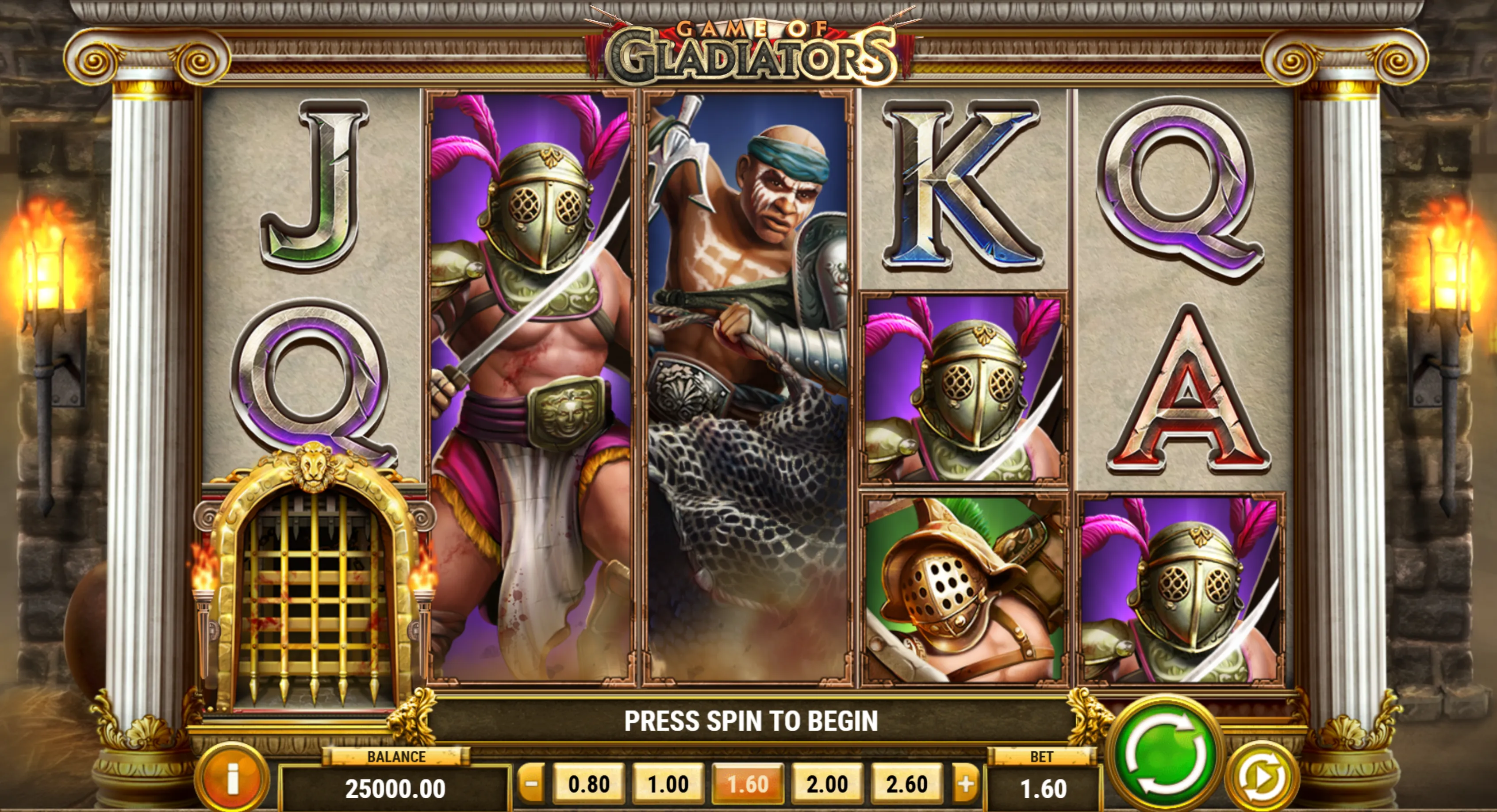1497x812 pixels.
Task: Increase the bet with the plus button
Action: point(965,784)
